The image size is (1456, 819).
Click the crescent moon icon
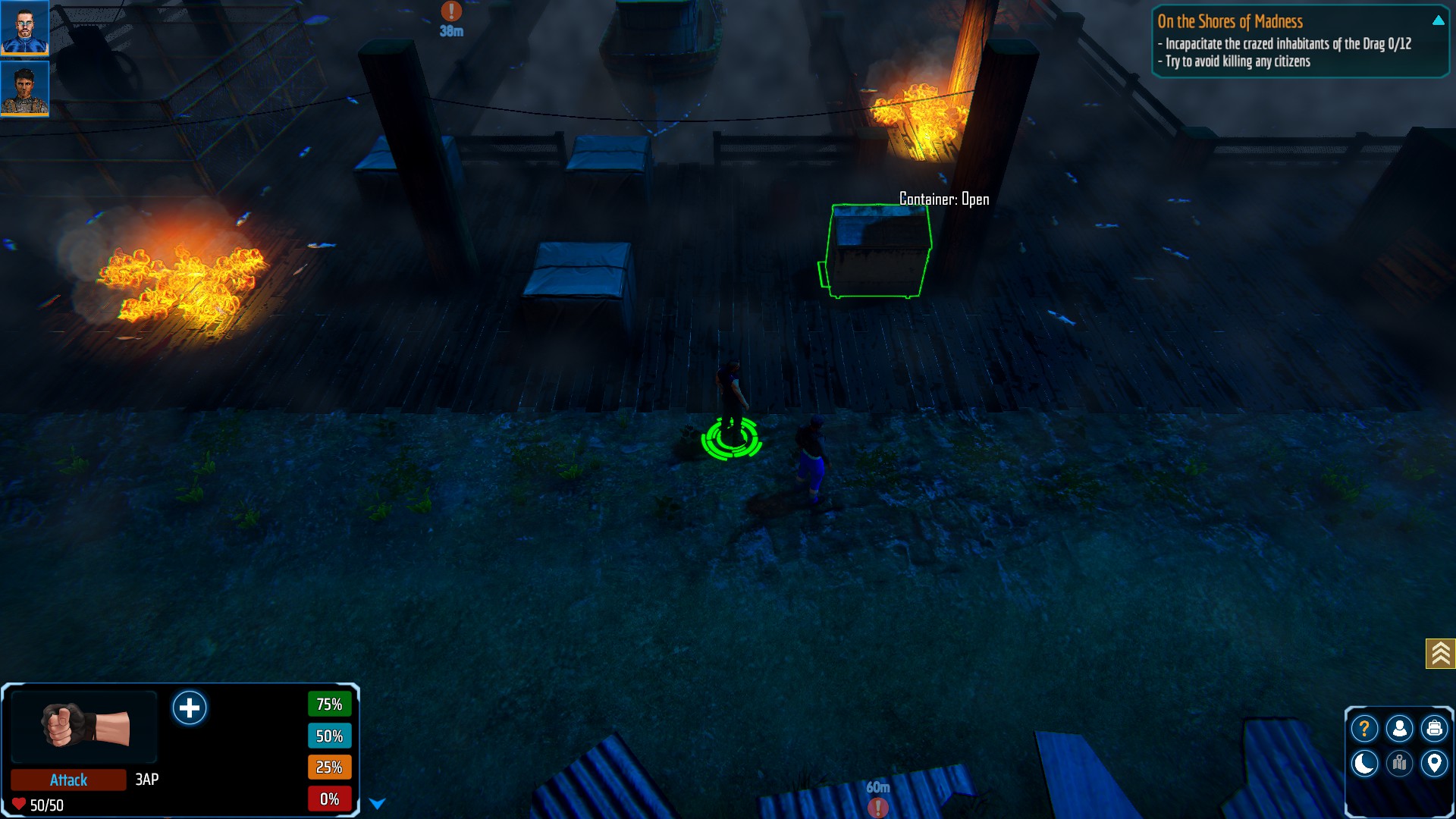(1364, 763)
